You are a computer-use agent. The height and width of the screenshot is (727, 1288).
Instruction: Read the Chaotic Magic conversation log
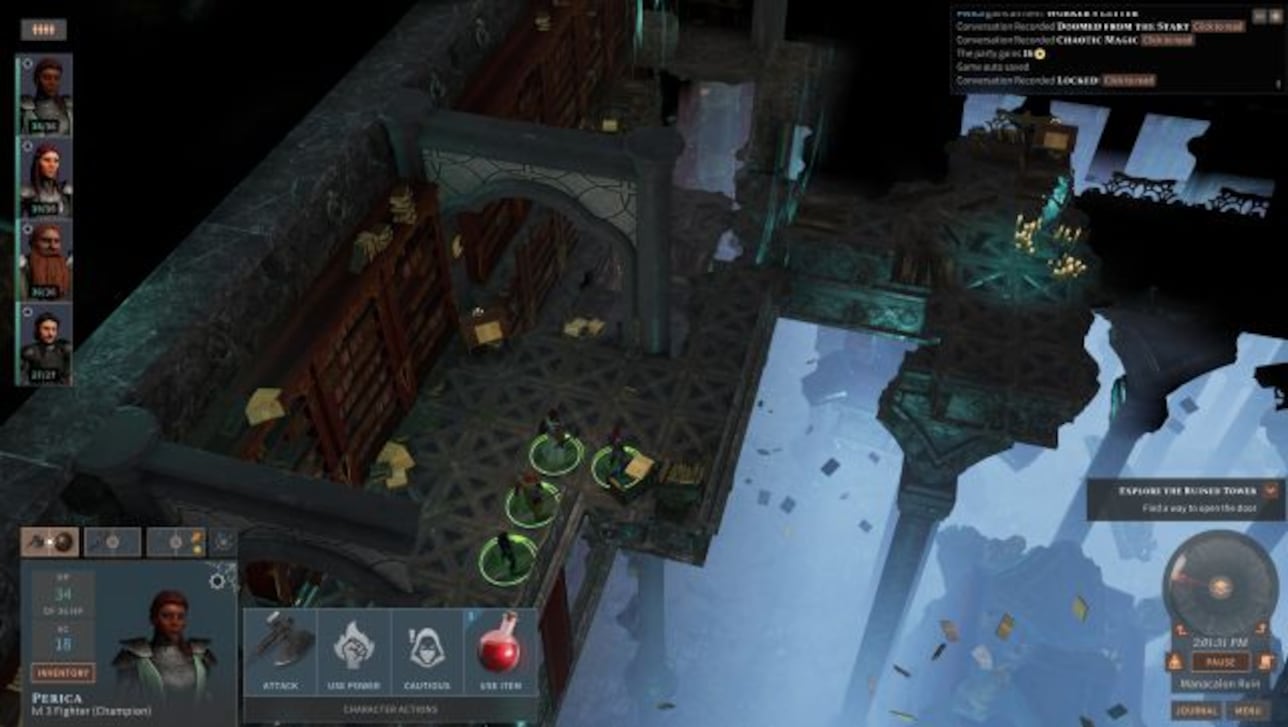[1167, 40]
